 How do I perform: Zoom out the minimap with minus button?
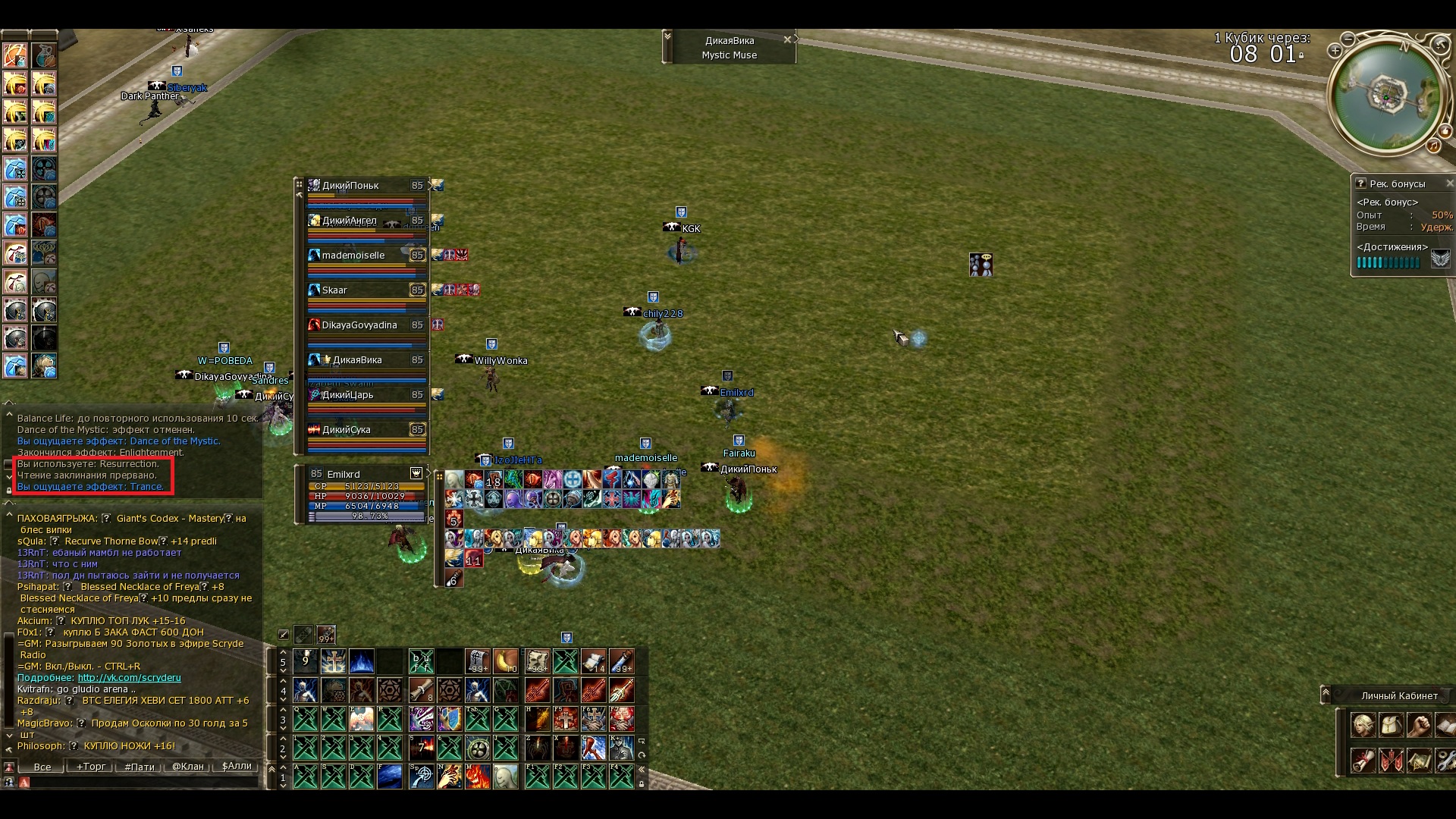tap(1348, 38)
